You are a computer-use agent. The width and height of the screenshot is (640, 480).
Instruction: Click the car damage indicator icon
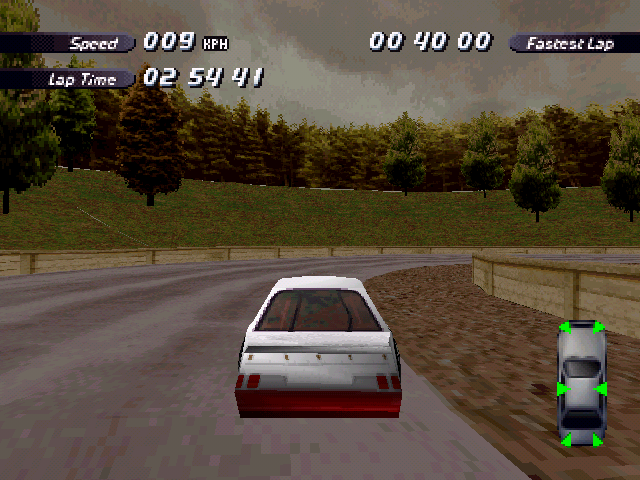coord(582,383)
